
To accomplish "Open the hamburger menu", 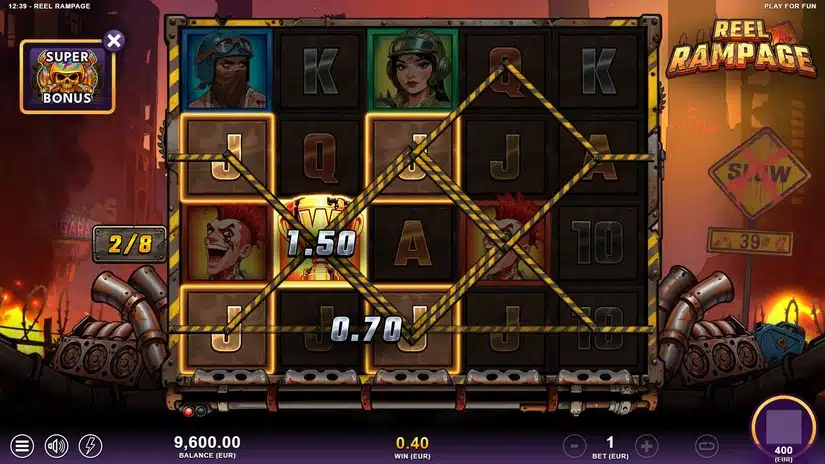I will click(22, 445).
